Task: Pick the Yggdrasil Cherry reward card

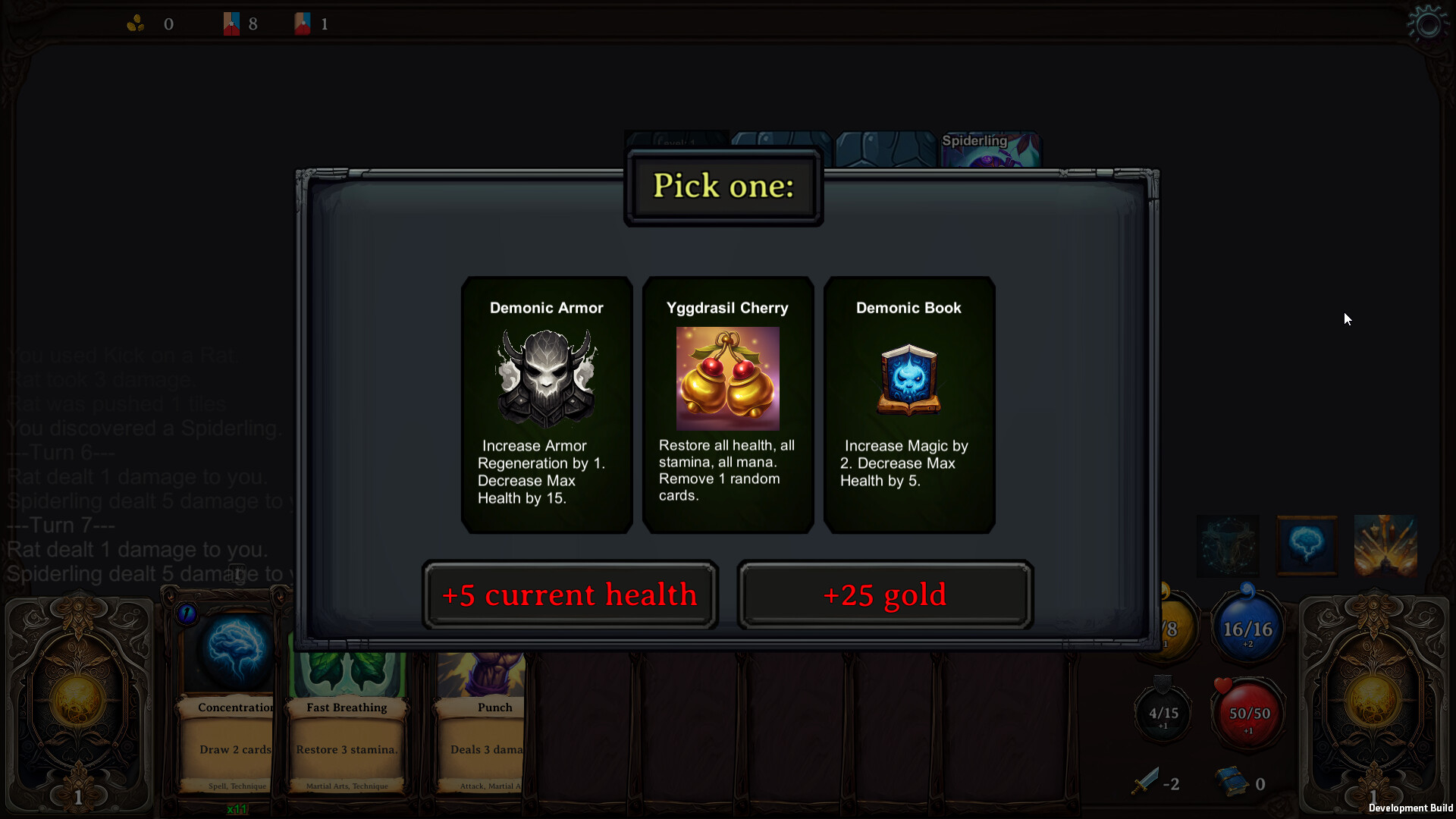Action: point(727,404)
